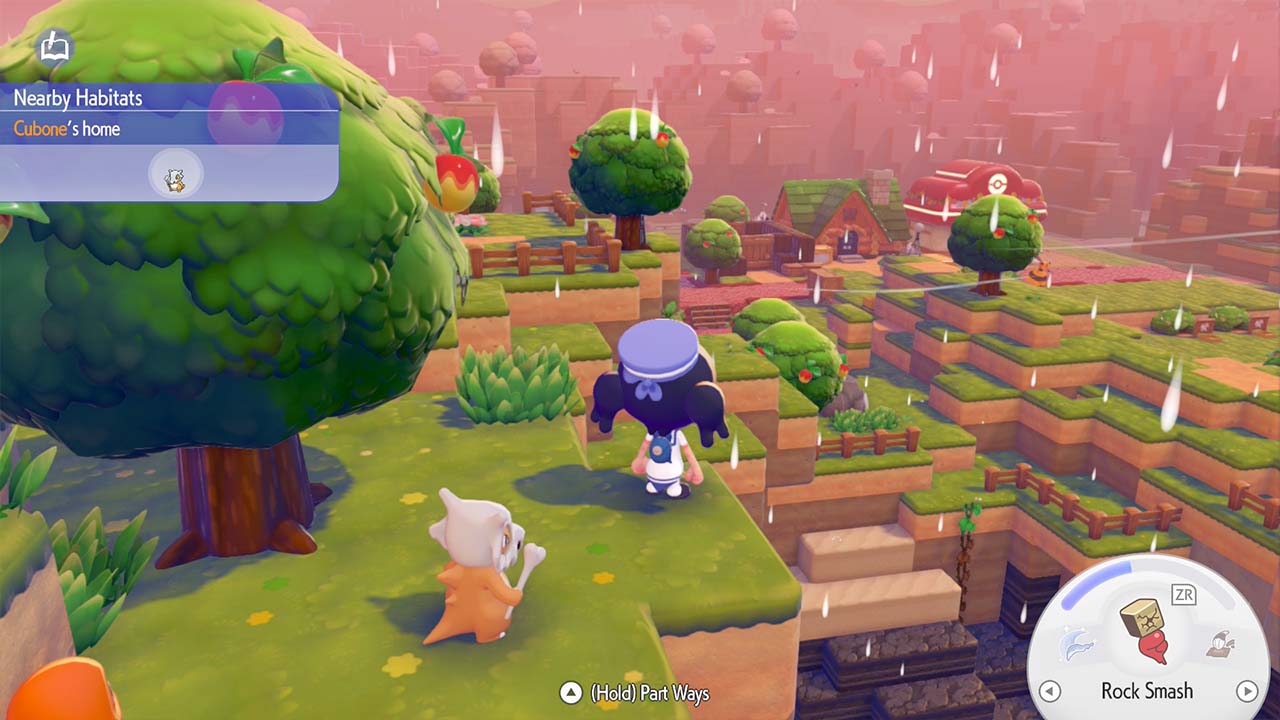Cycle to the next move with right arrow
1280x720 pixels.
point(1246,691)
